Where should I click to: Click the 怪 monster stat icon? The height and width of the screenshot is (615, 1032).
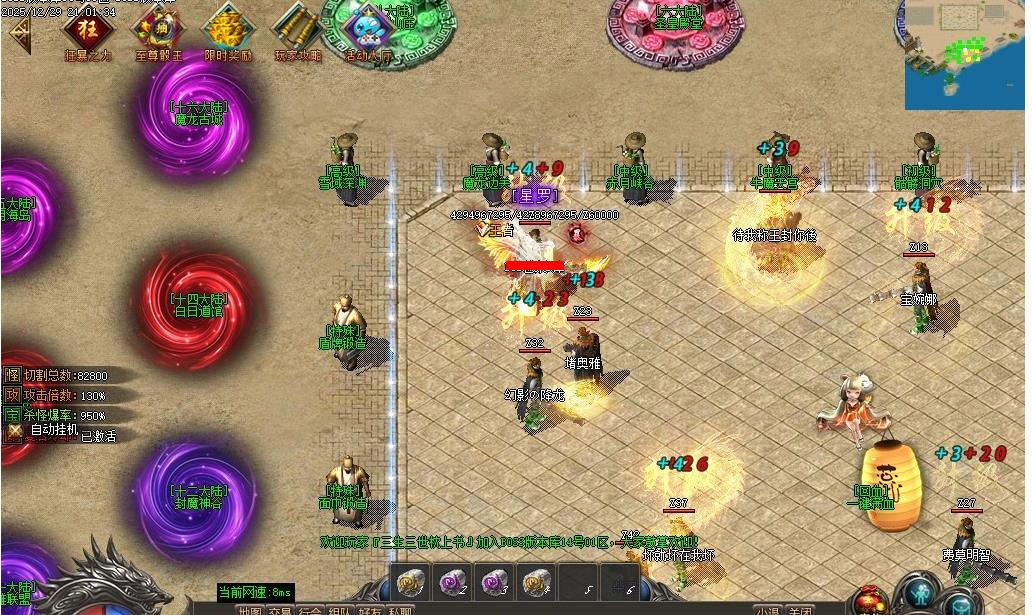[x=13, y=375]
